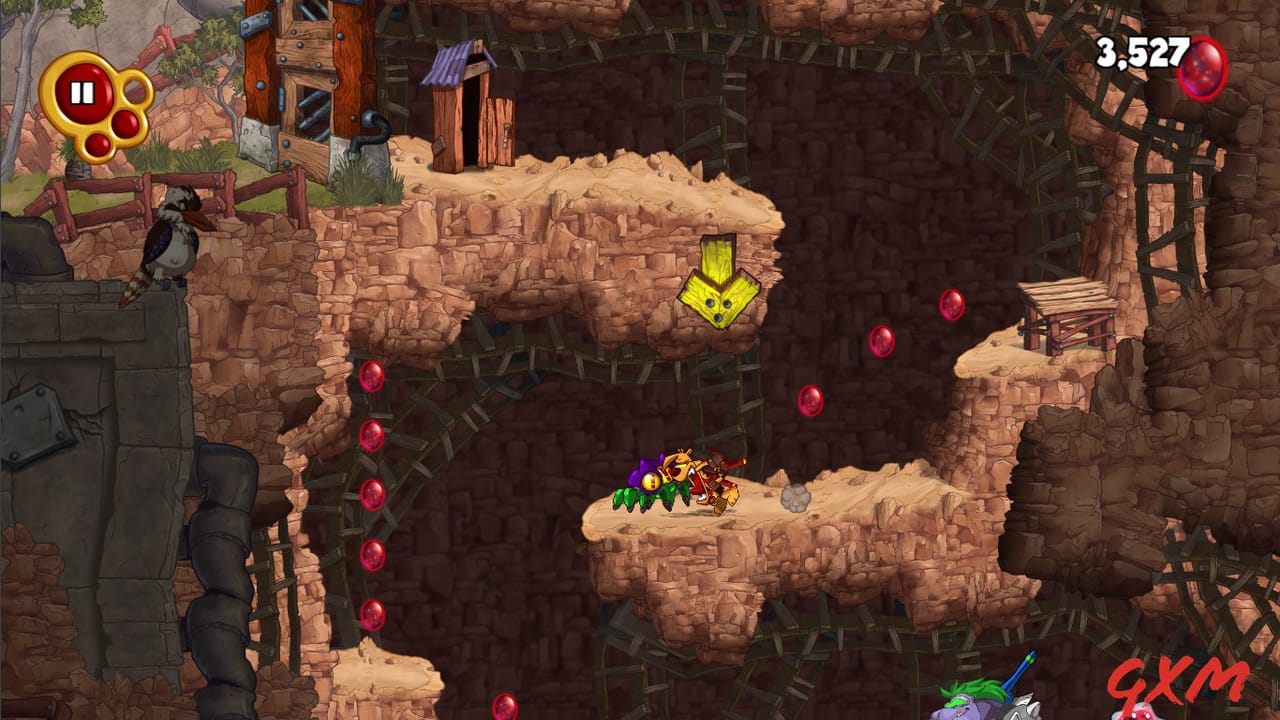Collect the gem below the arrow sign
1280x720 pixels.
808,400
